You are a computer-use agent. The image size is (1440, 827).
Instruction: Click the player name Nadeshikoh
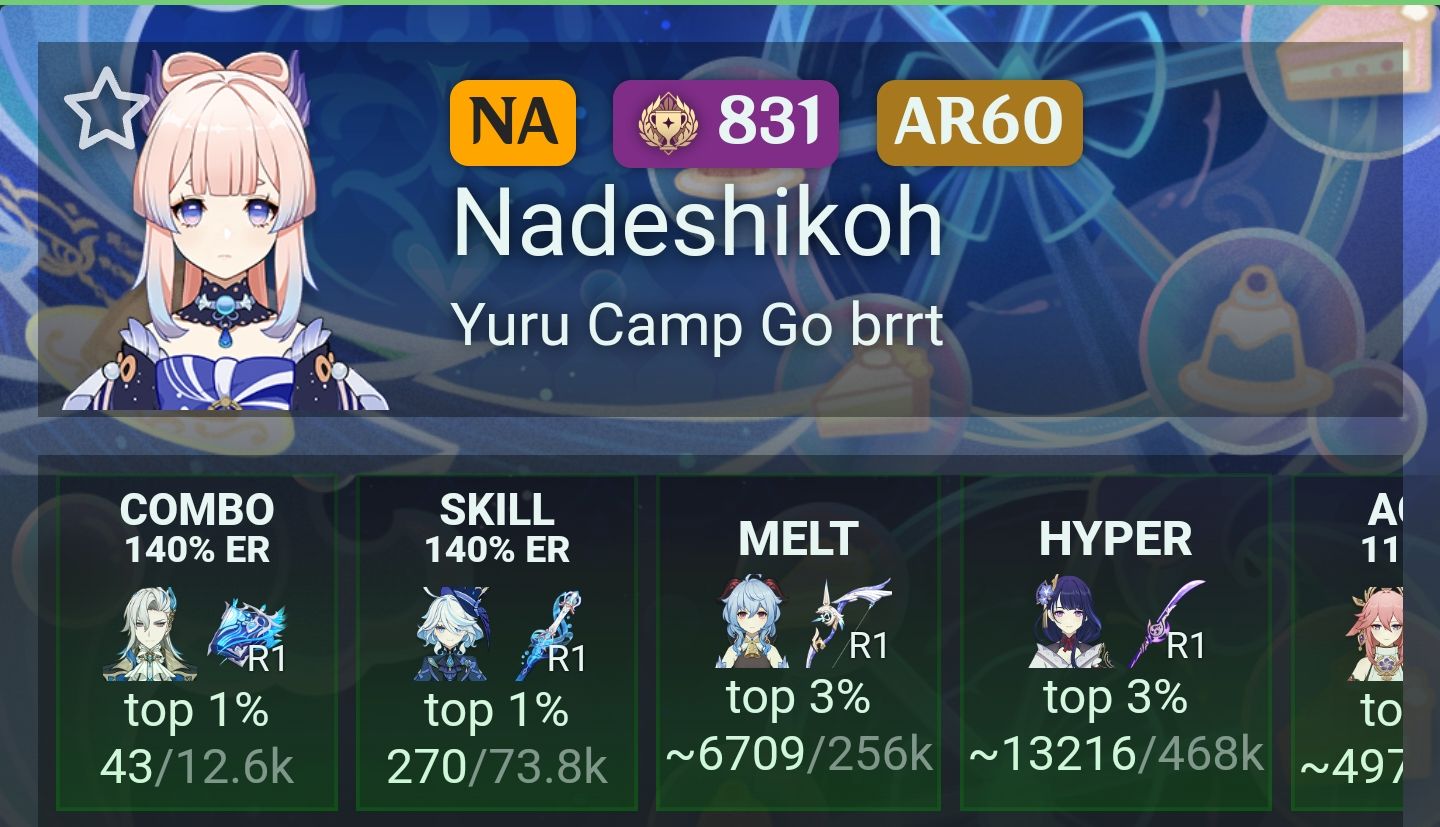pyautogui.click(x=698, y=220)
